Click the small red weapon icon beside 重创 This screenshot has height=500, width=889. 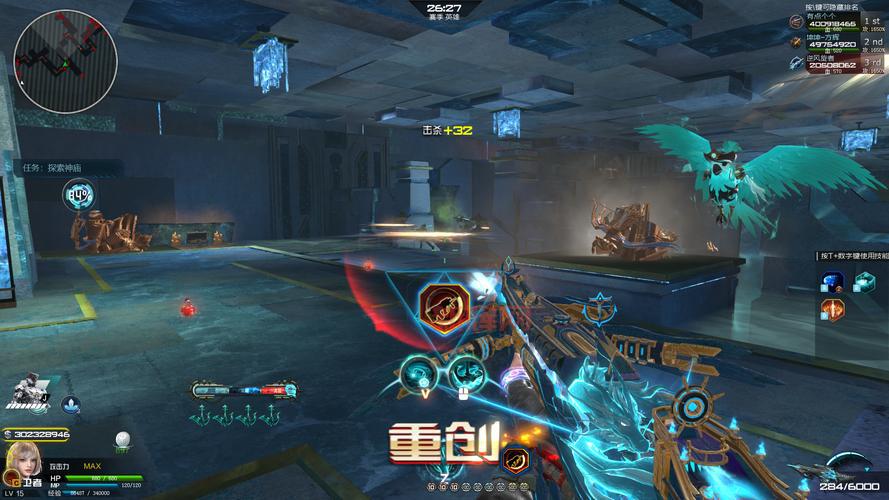click(515, 461)
